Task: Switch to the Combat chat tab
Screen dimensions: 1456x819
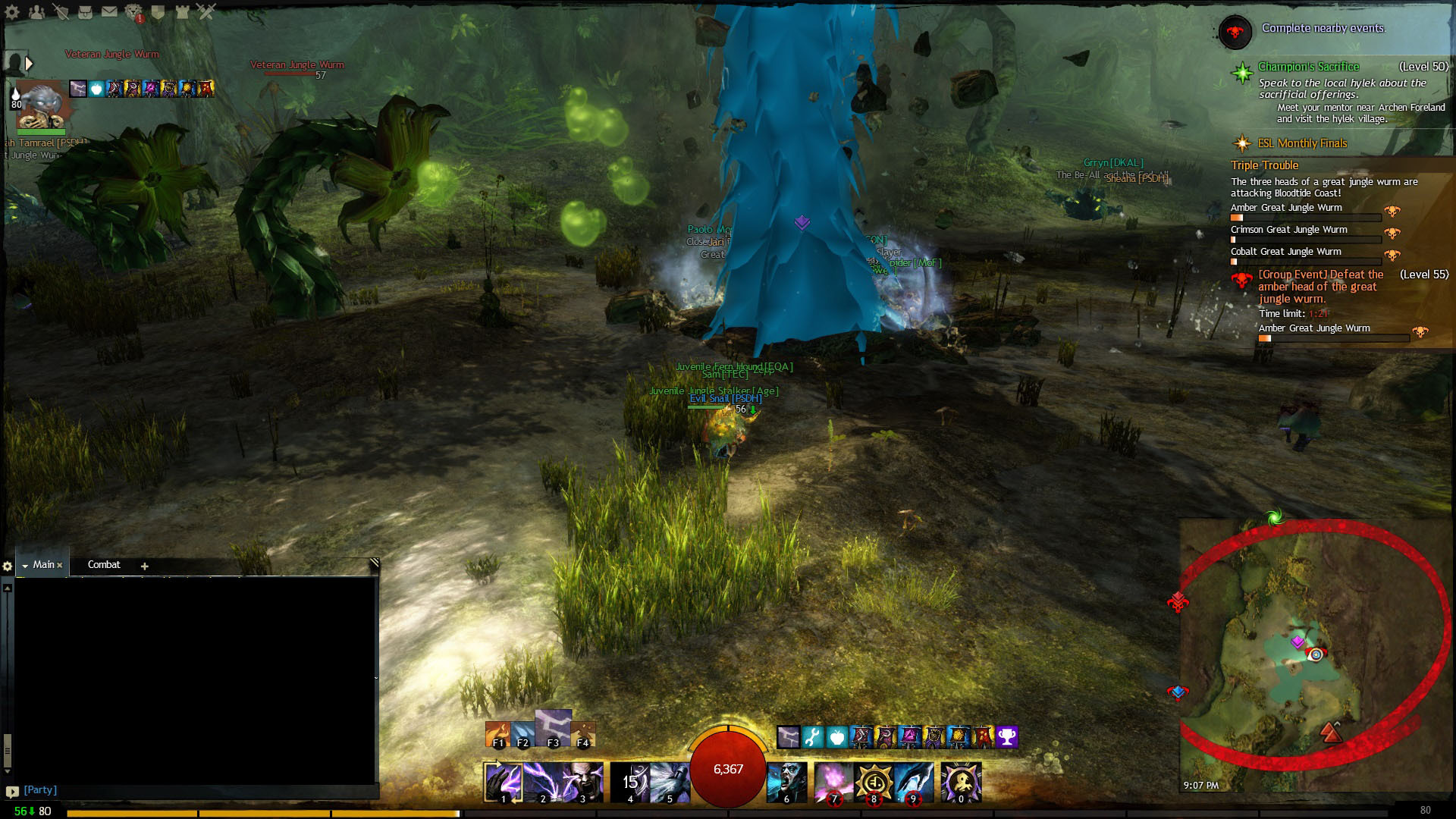Action: tap(104, 565)
